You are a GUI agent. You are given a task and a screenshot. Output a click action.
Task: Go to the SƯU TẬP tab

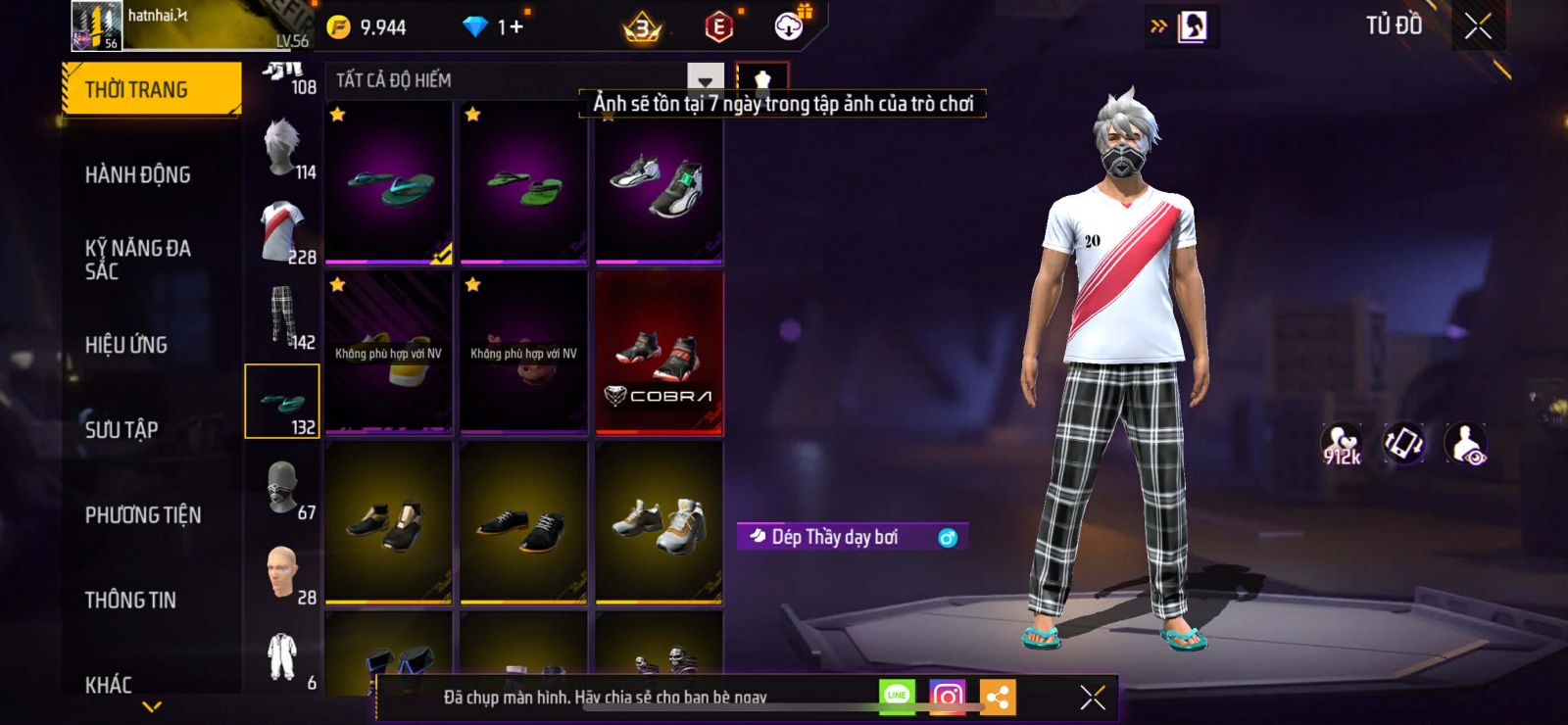pos(122,430)
